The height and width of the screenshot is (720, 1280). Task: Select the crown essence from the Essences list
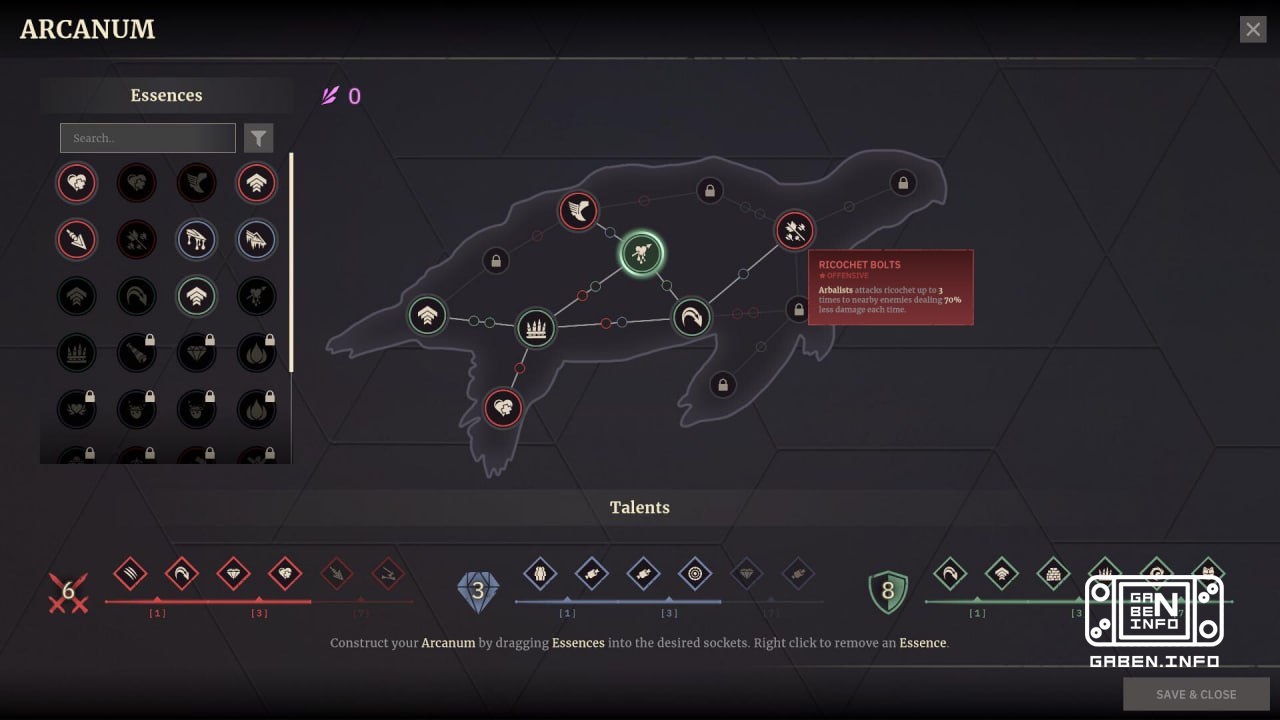coord(77,352)
